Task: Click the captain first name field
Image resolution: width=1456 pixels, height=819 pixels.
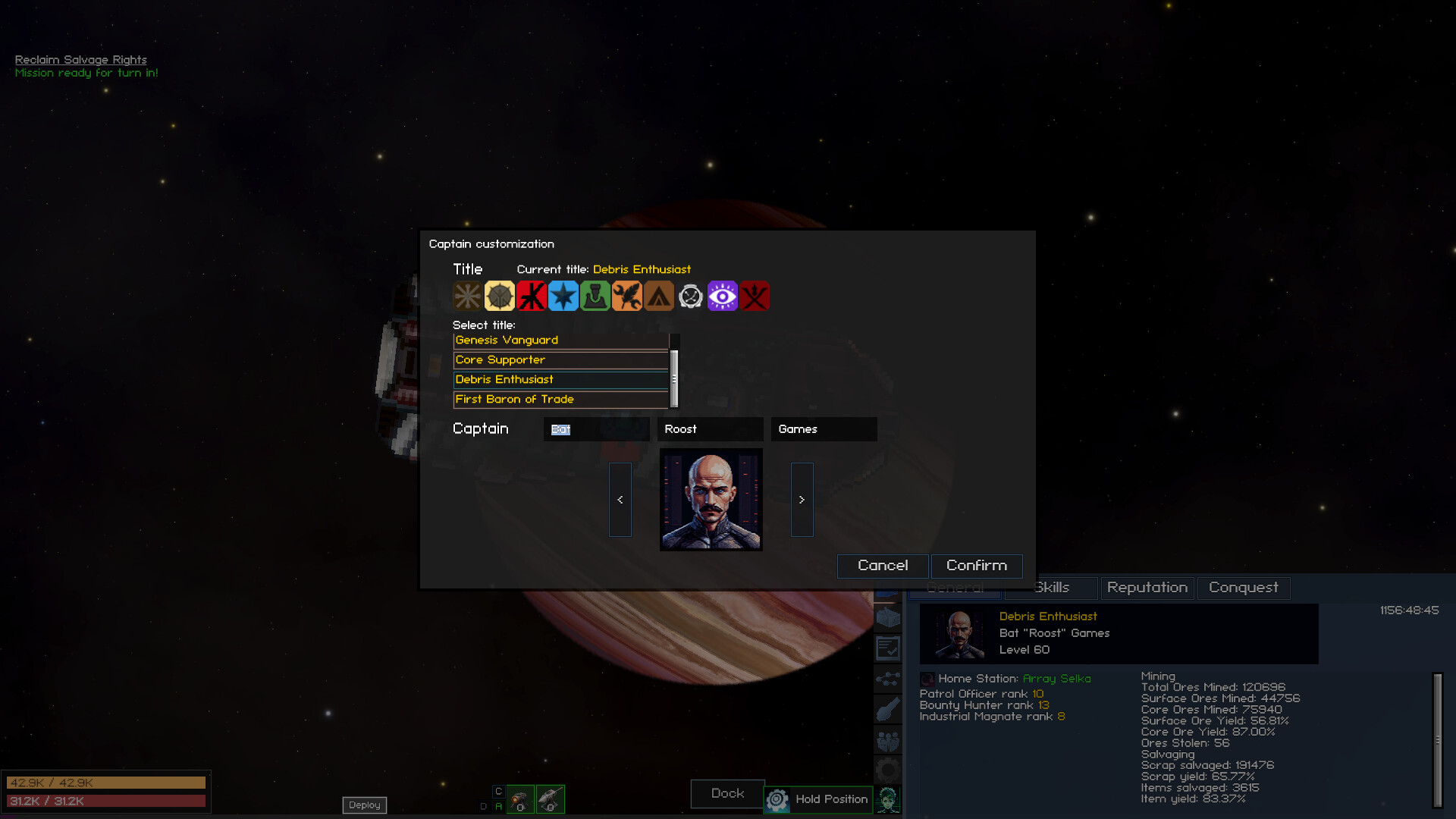Action: point(596,429)
